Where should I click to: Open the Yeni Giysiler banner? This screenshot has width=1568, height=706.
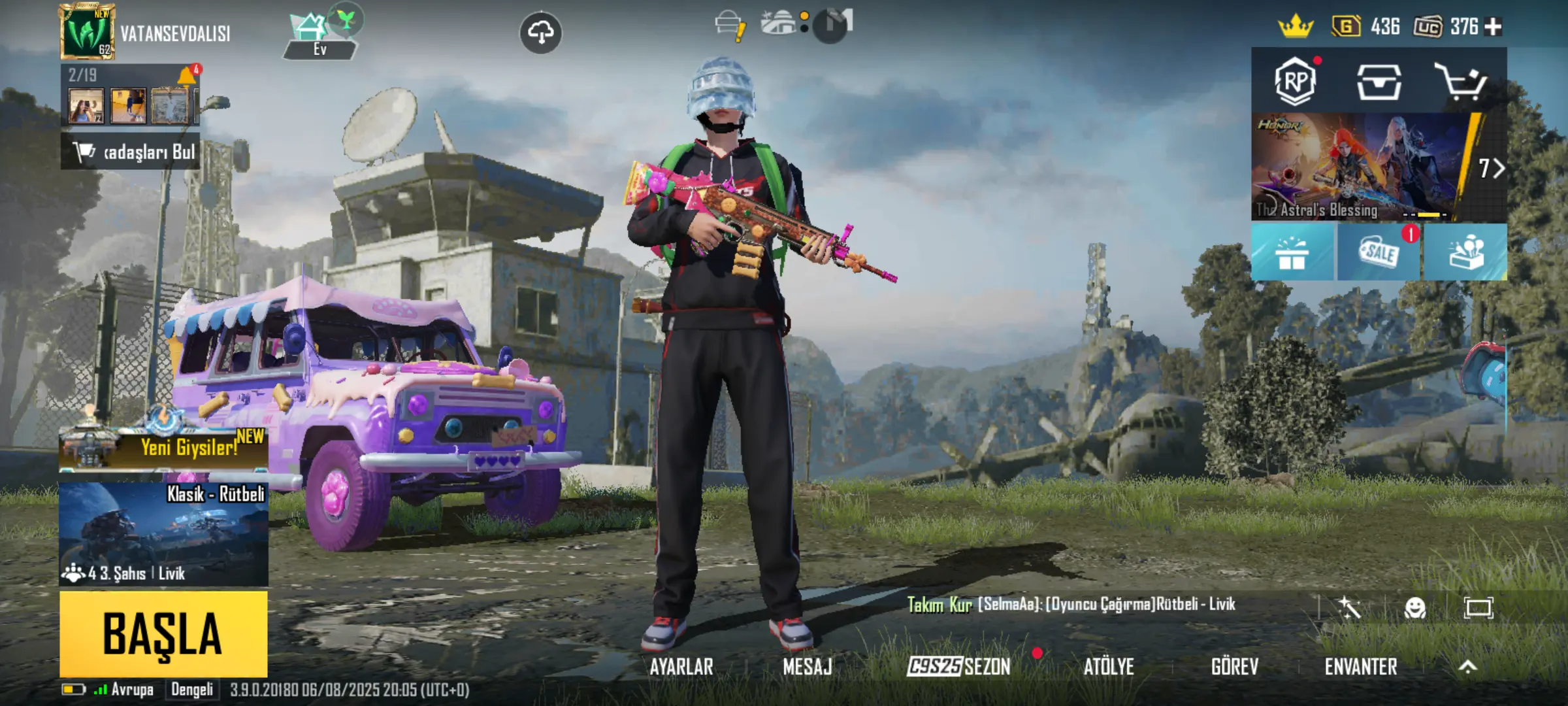163,448
